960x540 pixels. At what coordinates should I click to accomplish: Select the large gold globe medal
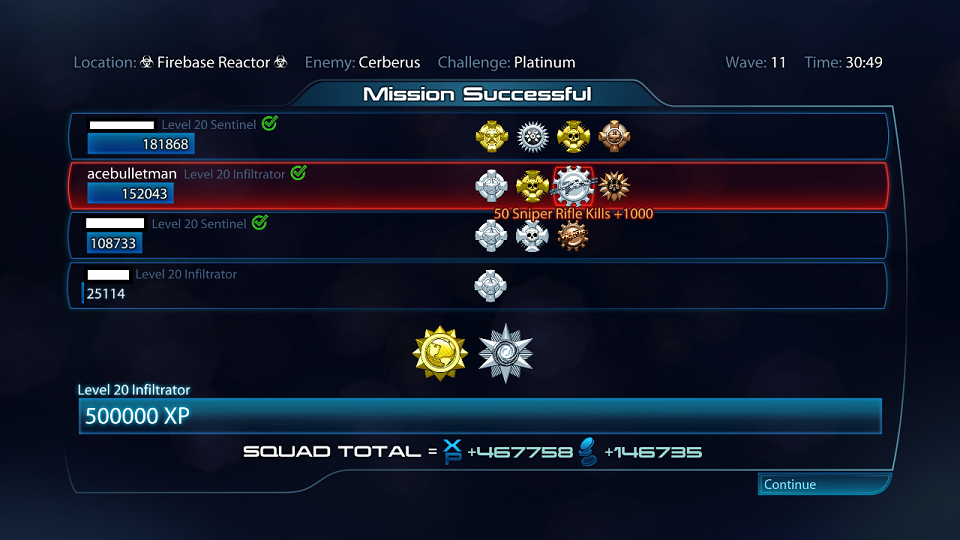[x=440, y=353]
